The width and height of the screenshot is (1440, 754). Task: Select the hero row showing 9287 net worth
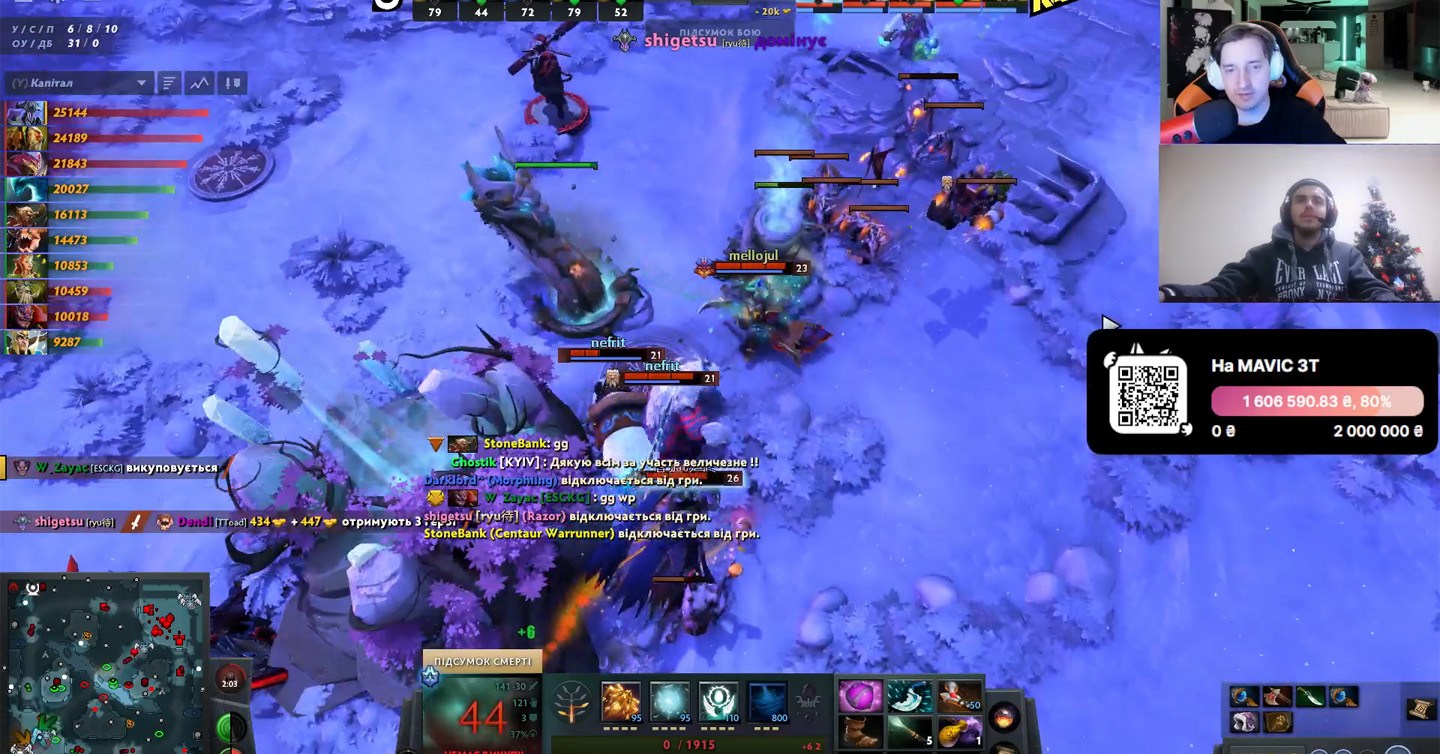(24, 342)
